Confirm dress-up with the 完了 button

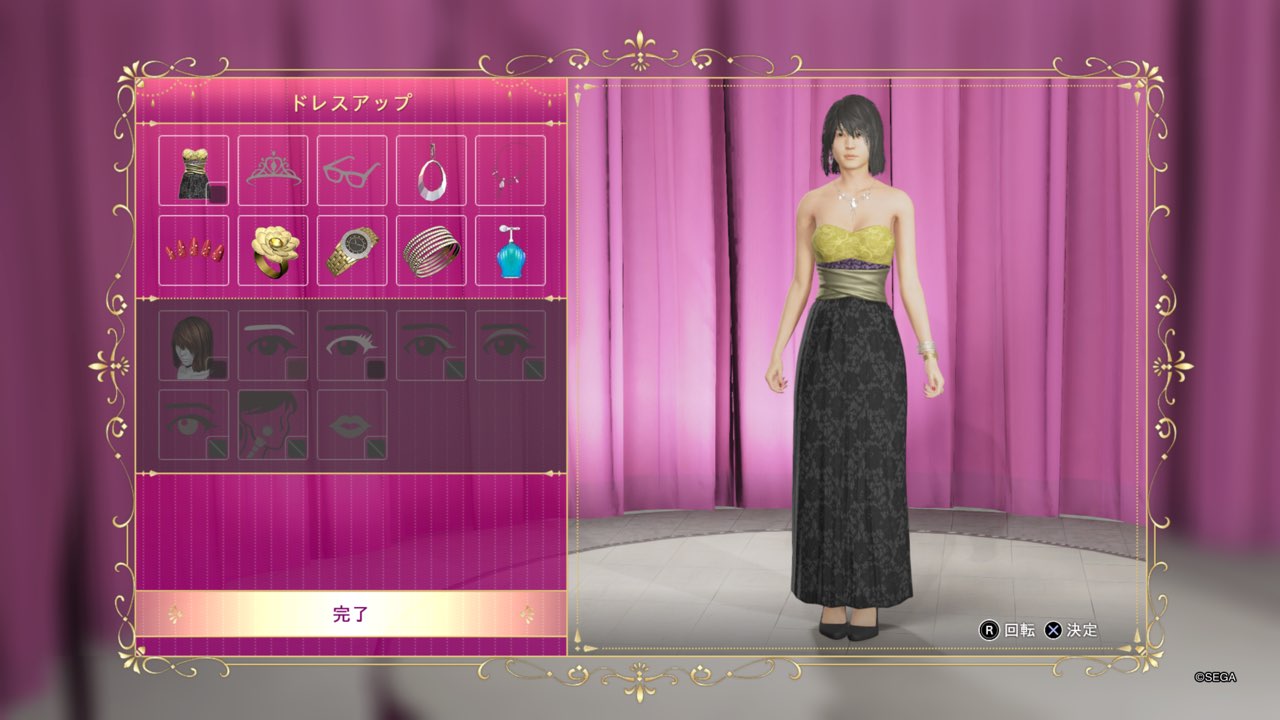click(x=350, y=614)
